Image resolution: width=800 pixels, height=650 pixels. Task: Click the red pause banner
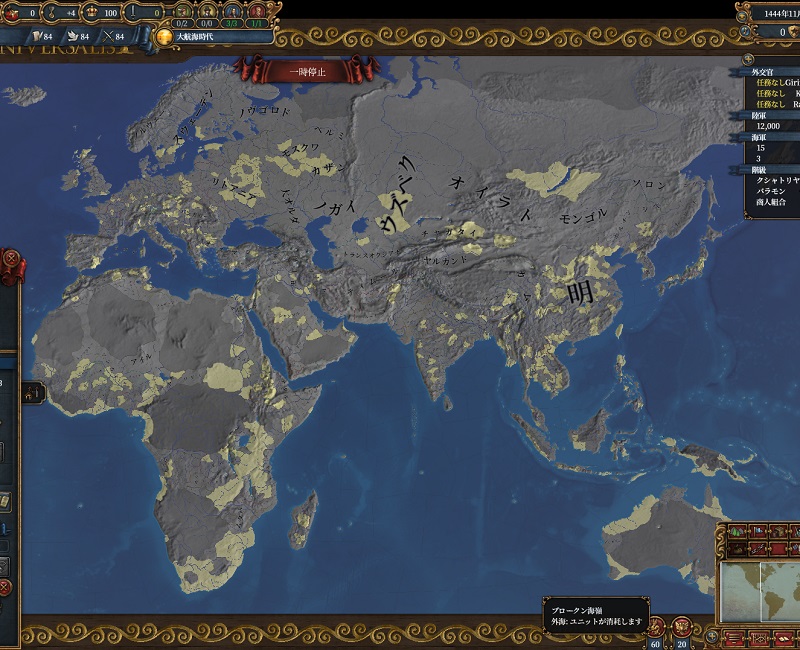(x=308, y=71)
